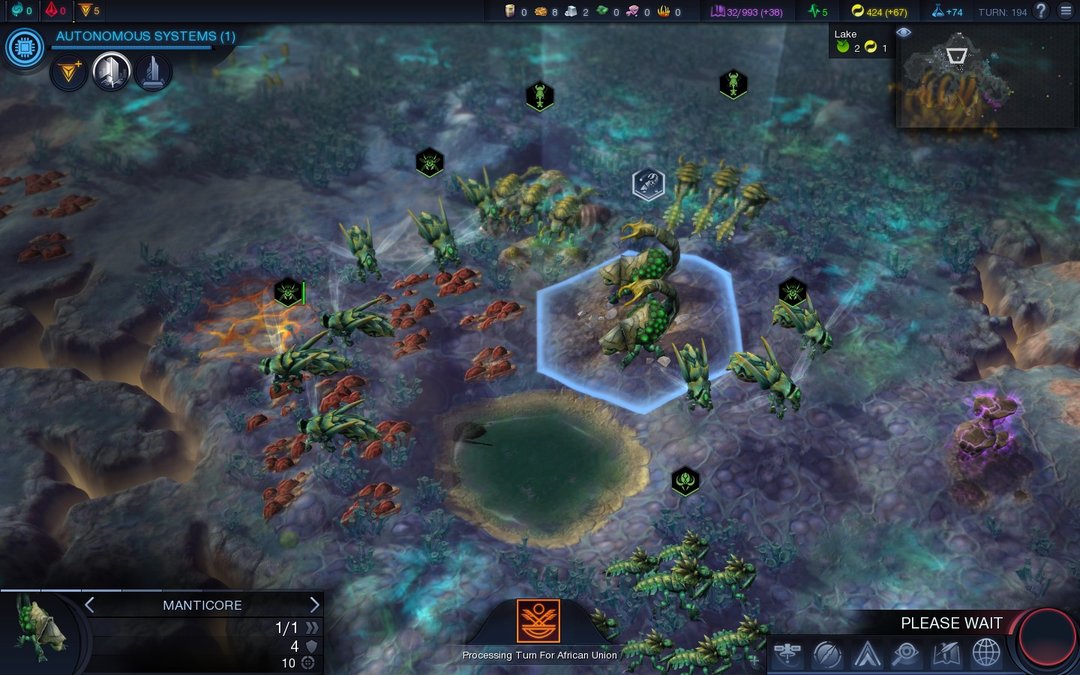Image resolution: width=1080 pixels, height=675 pixels.
Task: Open the map with quill button
Action: click(x=946, y=654)
